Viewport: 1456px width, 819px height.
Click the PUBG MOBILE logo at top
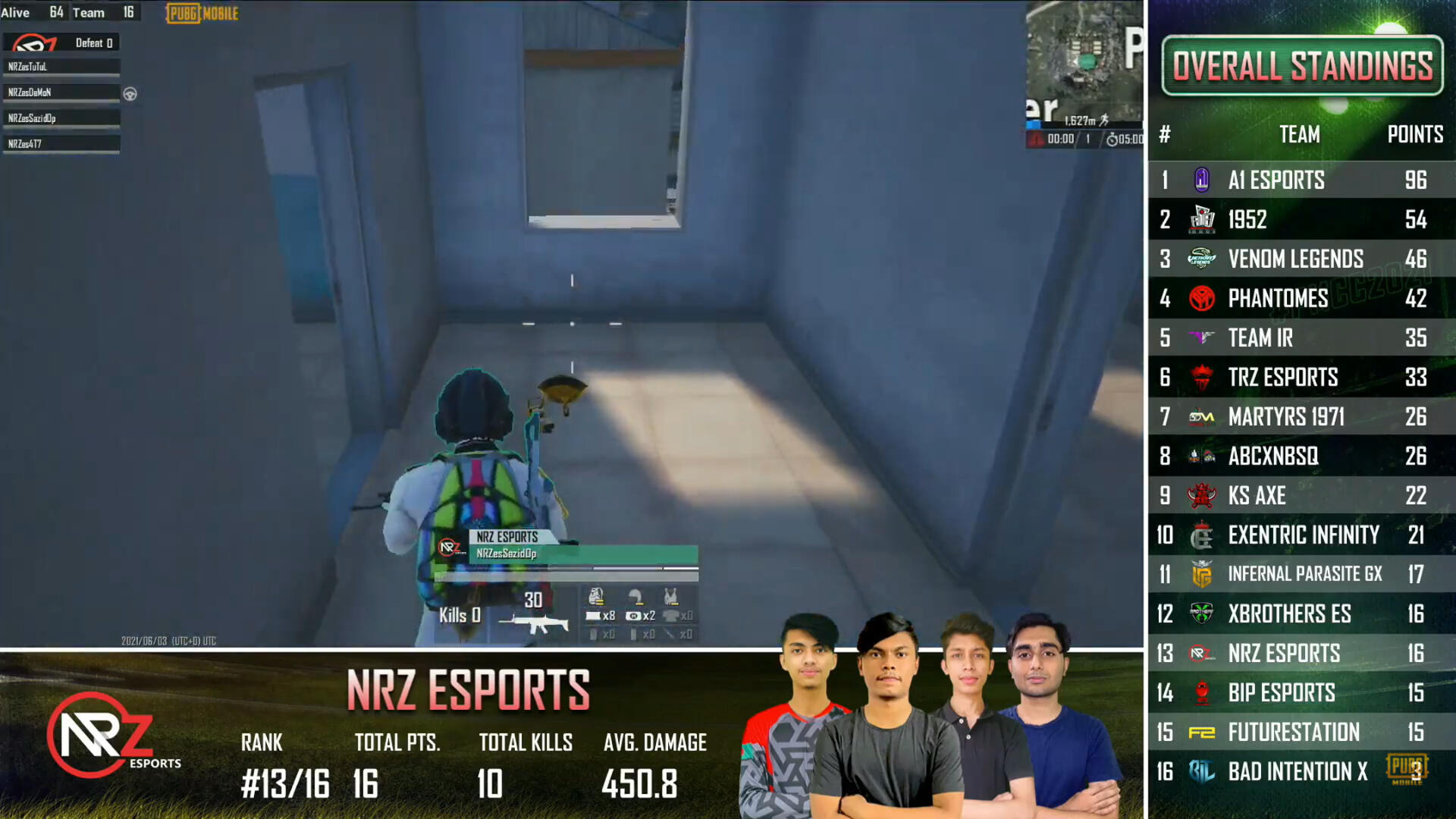[202, 14]
